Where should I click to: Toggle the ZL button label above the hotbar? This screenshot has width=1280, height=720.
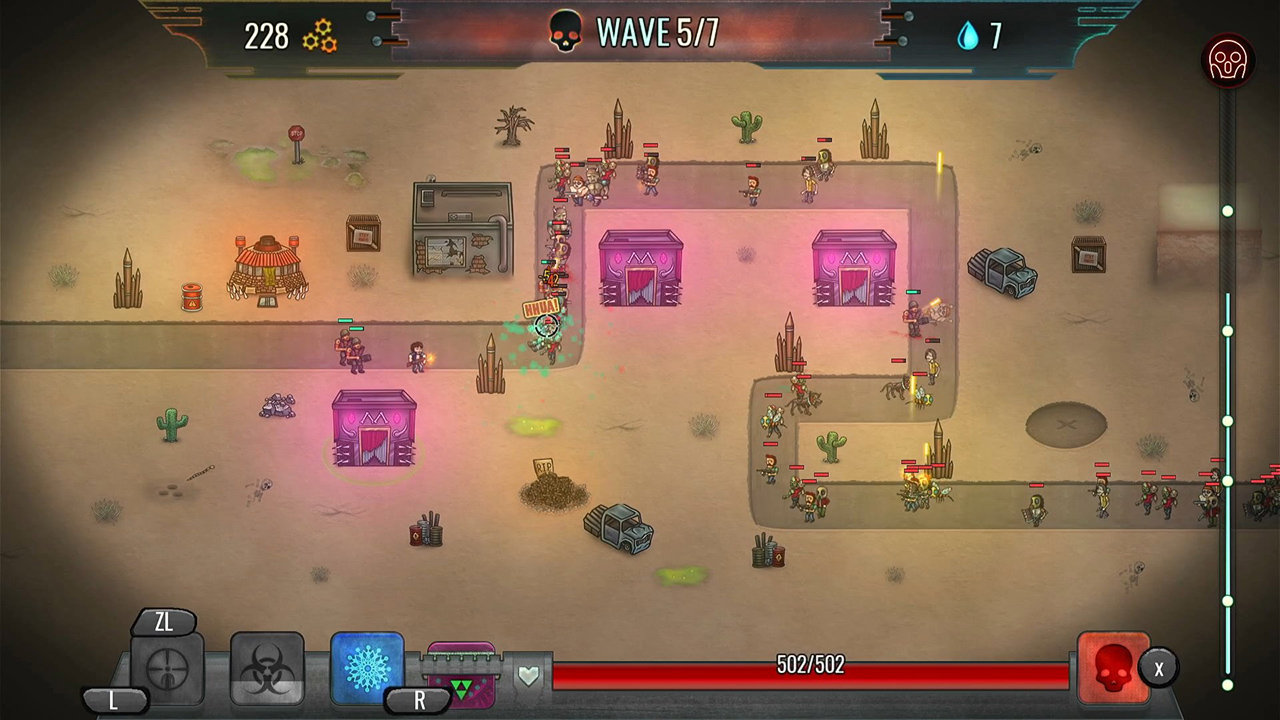pos(163,622)
